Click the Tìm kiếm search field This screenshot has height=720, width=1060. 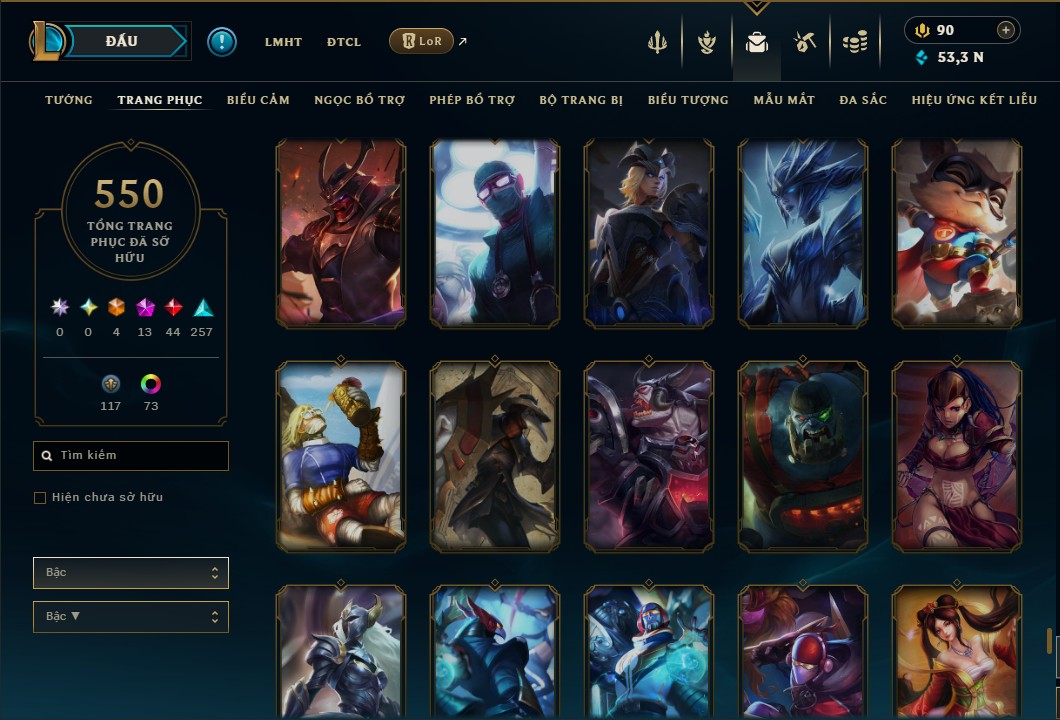(x=131, y=456)
